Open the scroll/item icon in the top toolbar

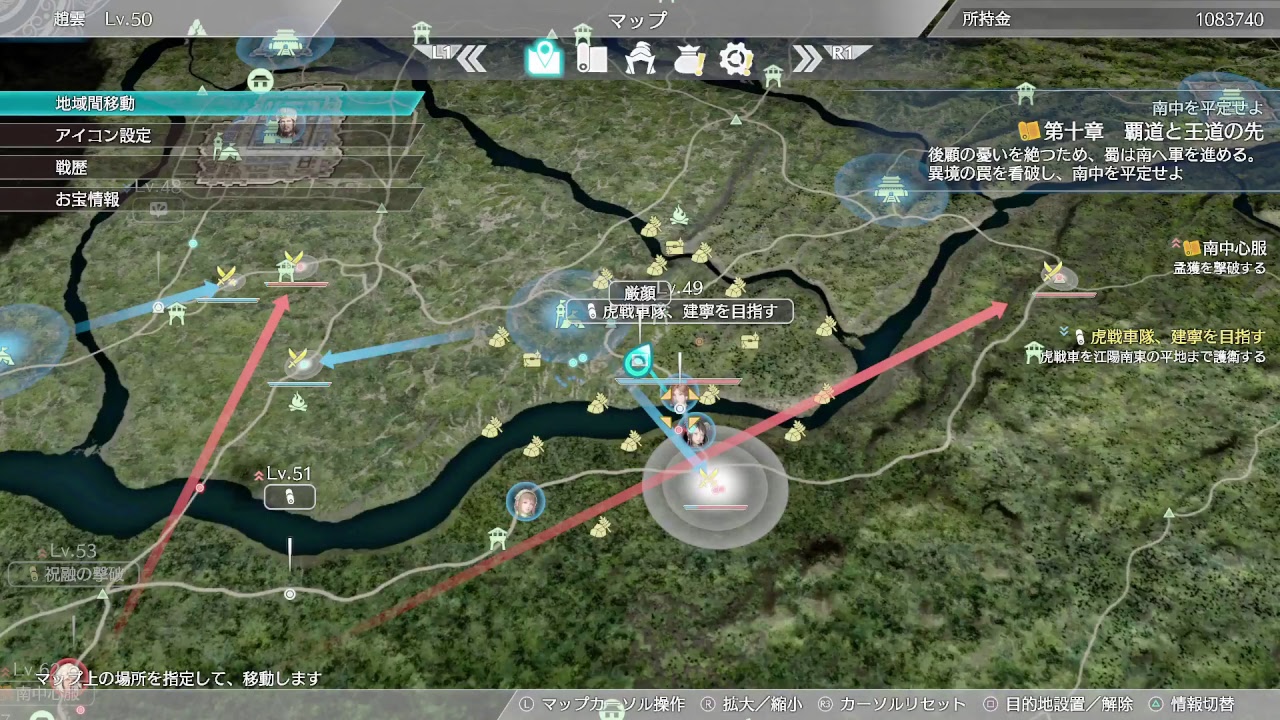click(590, 60)
